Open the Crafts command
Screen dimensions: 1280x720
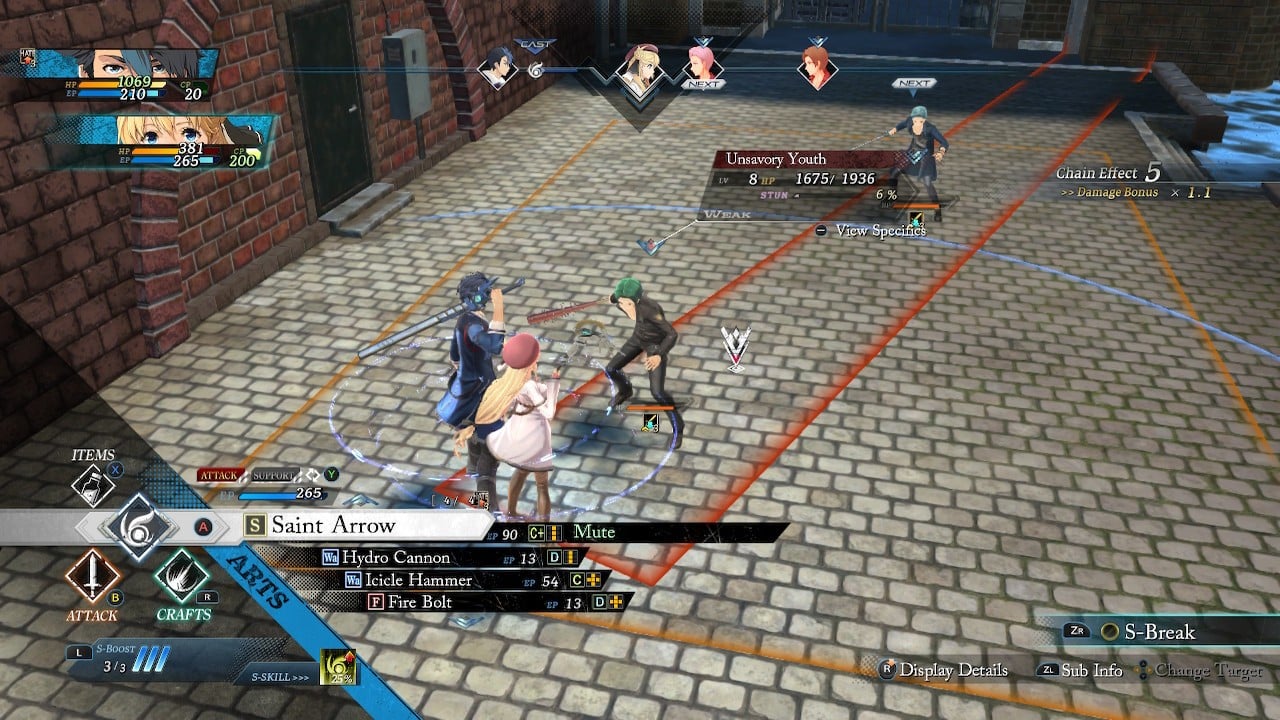click(x=182, y=577)
